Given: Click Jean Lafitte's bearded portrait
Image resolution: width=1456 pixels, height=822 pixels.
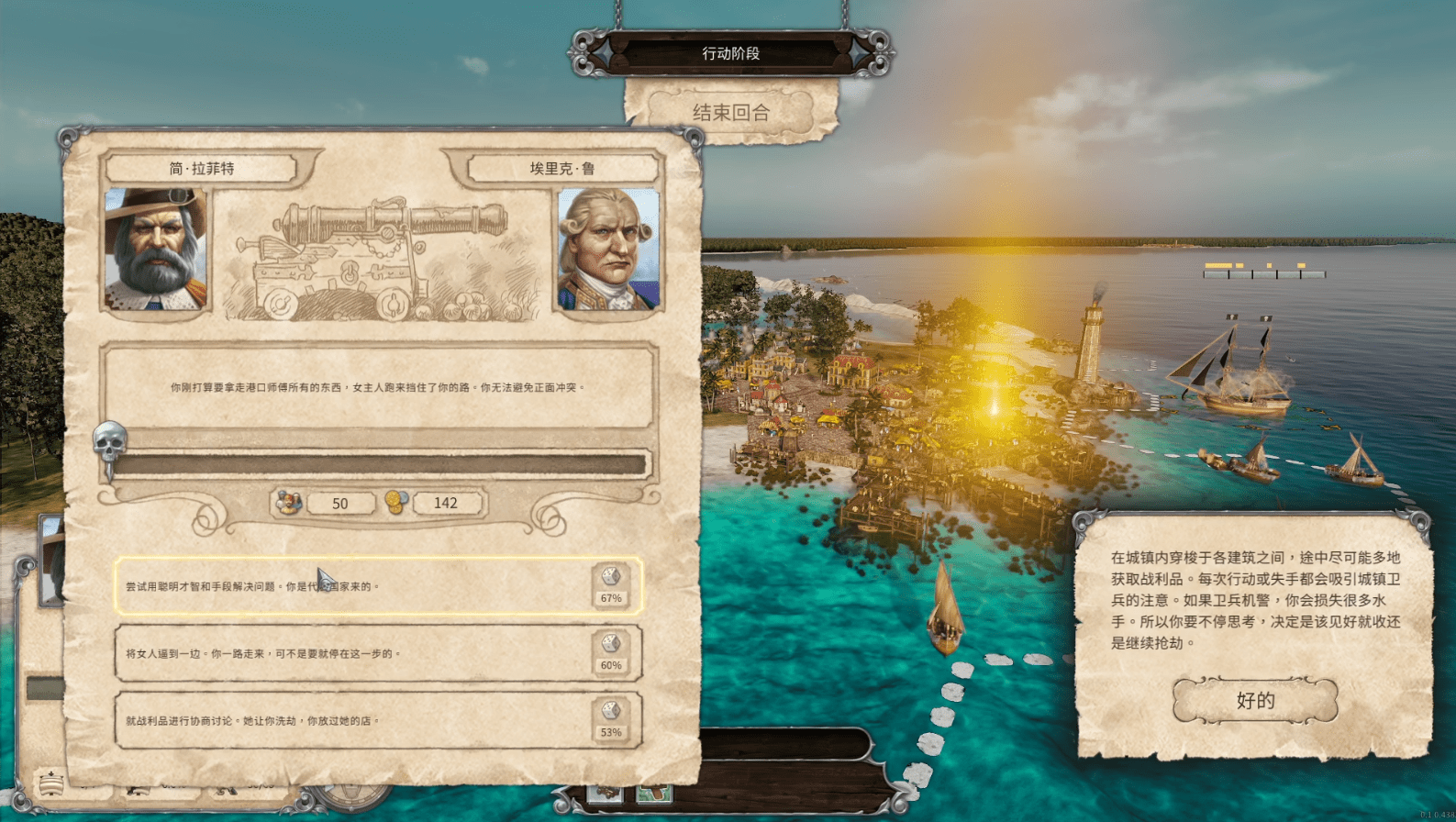Looking at the screenshot, I should click(155, 250).
